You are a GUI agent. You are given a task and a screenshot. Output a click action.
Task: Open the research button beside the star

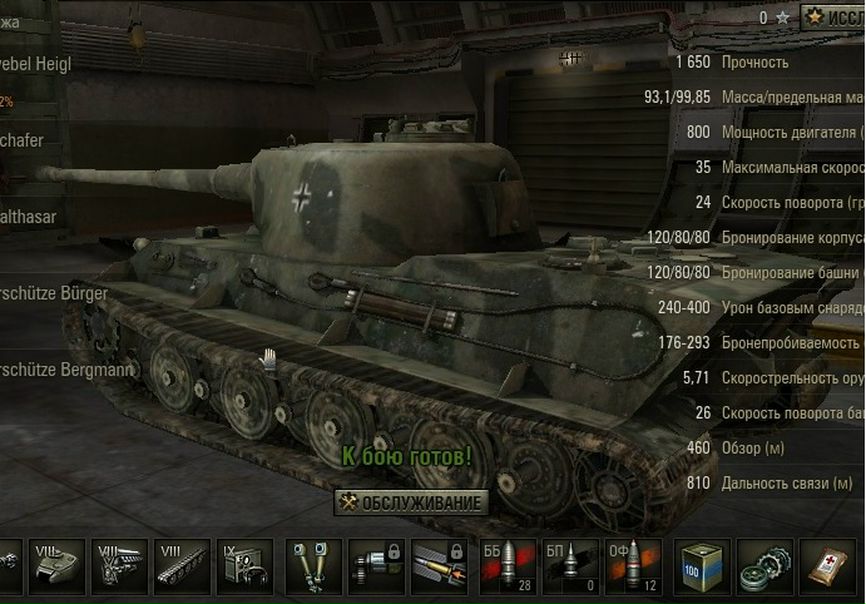[832, 17]
